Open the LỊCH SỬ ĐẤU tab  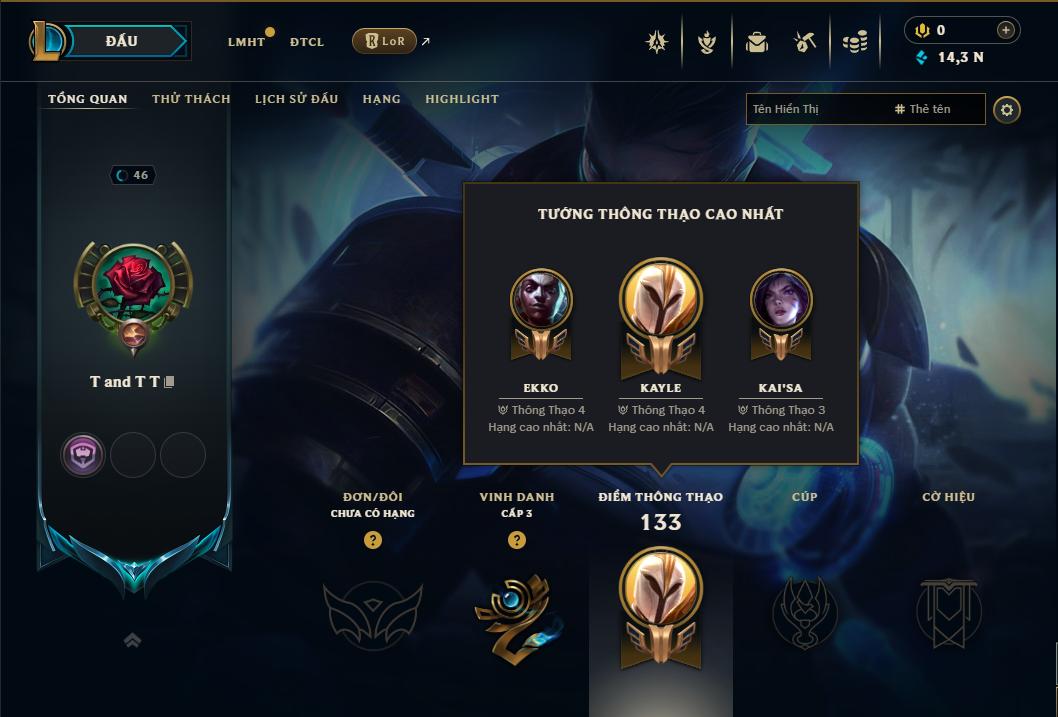pos(296,99)
